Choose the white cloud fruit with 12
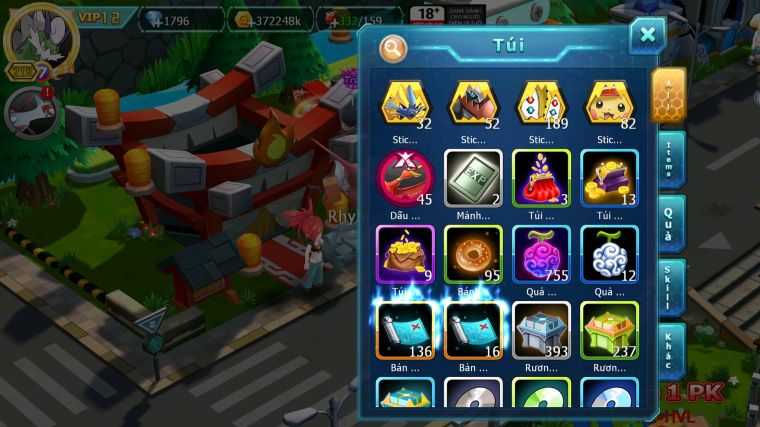Screen dimensions: 760x427 point(609,254)
